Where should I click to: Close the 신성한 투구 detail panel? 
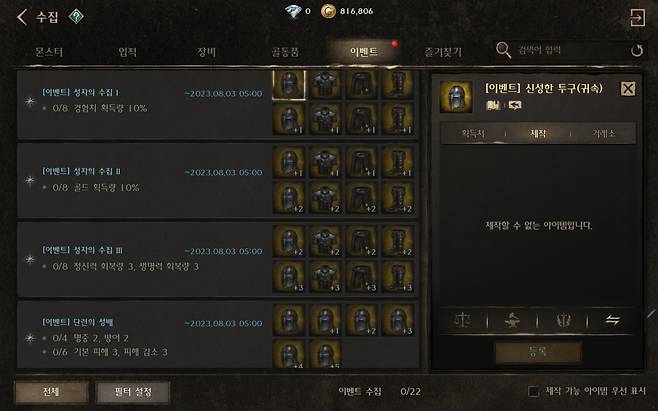pos(628,88)
